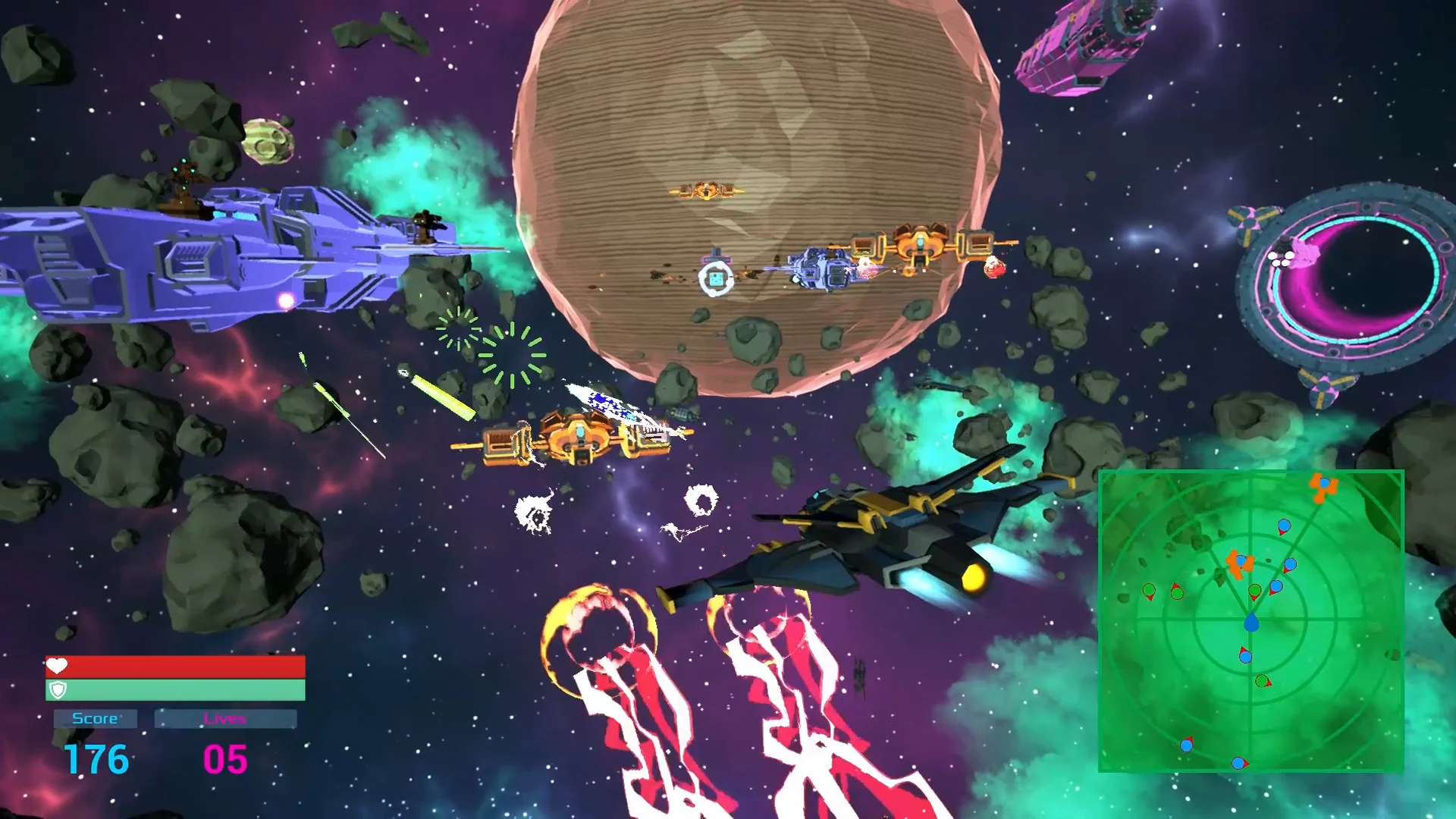This screenshot has height=819, width=1456.
Task: Click the green blip near the radar's left edge
Action: [1149, 589]
